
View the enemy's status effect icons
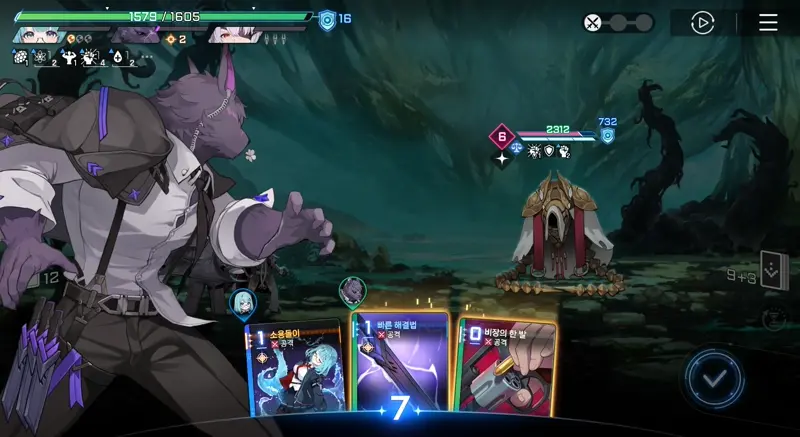550,150
